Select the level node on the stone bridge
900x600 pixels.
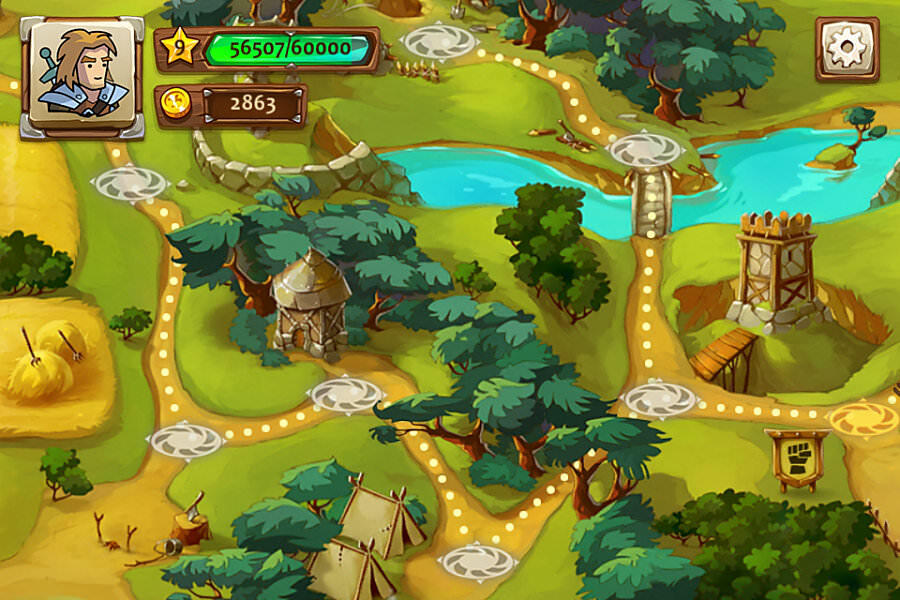click(x=645, y=151)
